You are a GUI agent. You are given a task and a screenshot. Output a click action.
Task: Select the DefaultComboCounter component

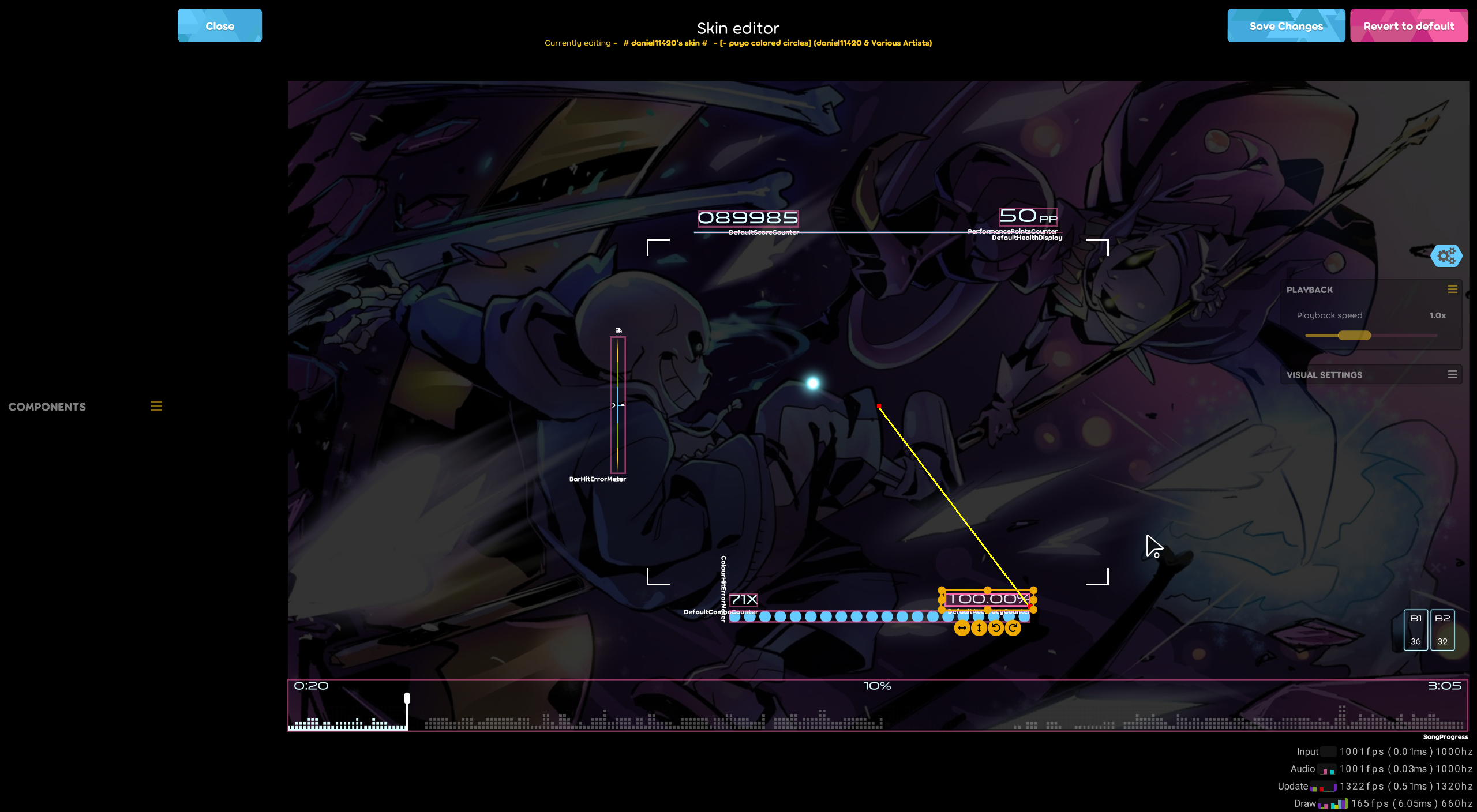[744, 600]
